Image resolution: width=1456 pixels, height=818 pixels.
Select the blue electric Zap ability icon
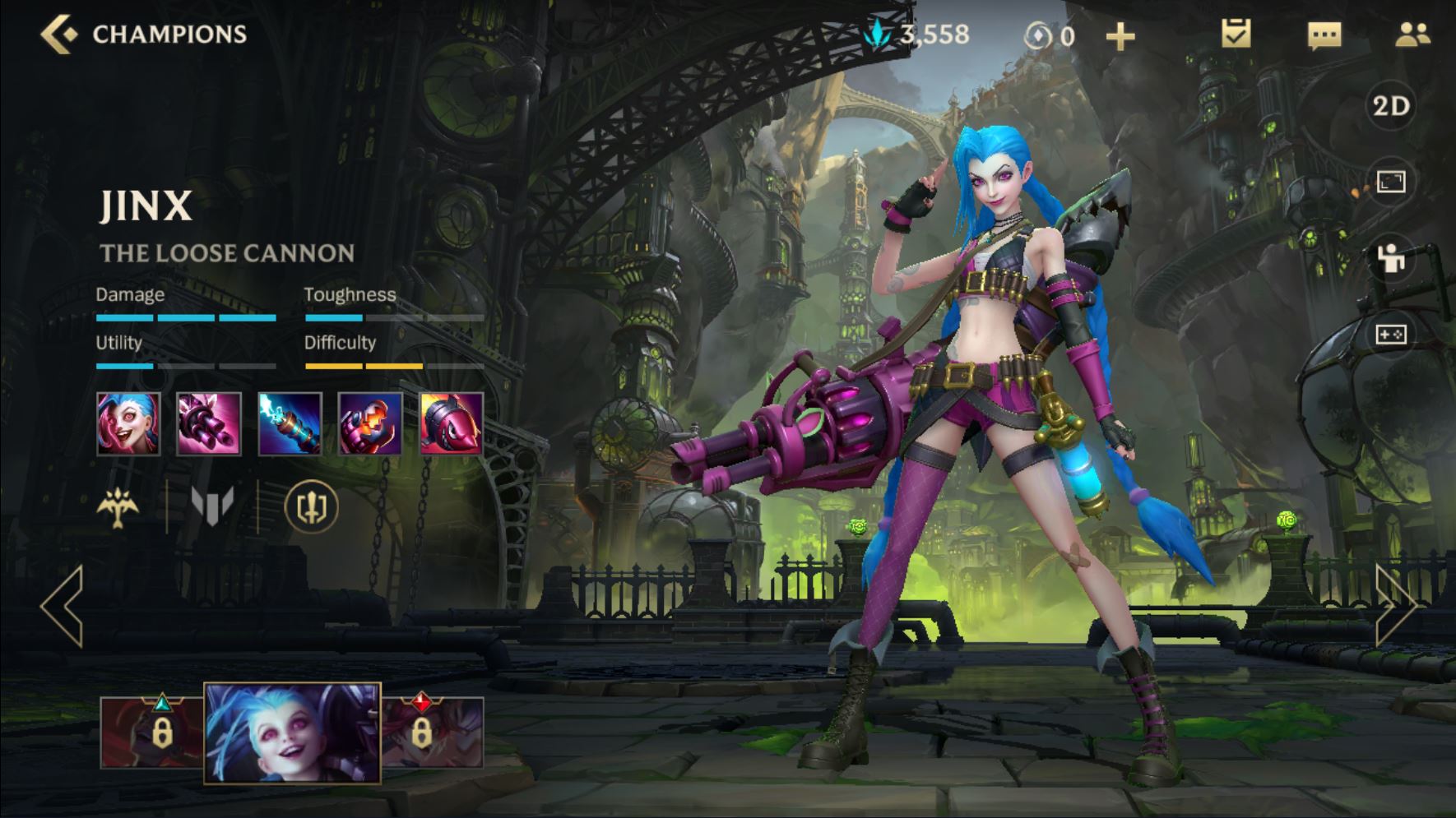point(290,423)
